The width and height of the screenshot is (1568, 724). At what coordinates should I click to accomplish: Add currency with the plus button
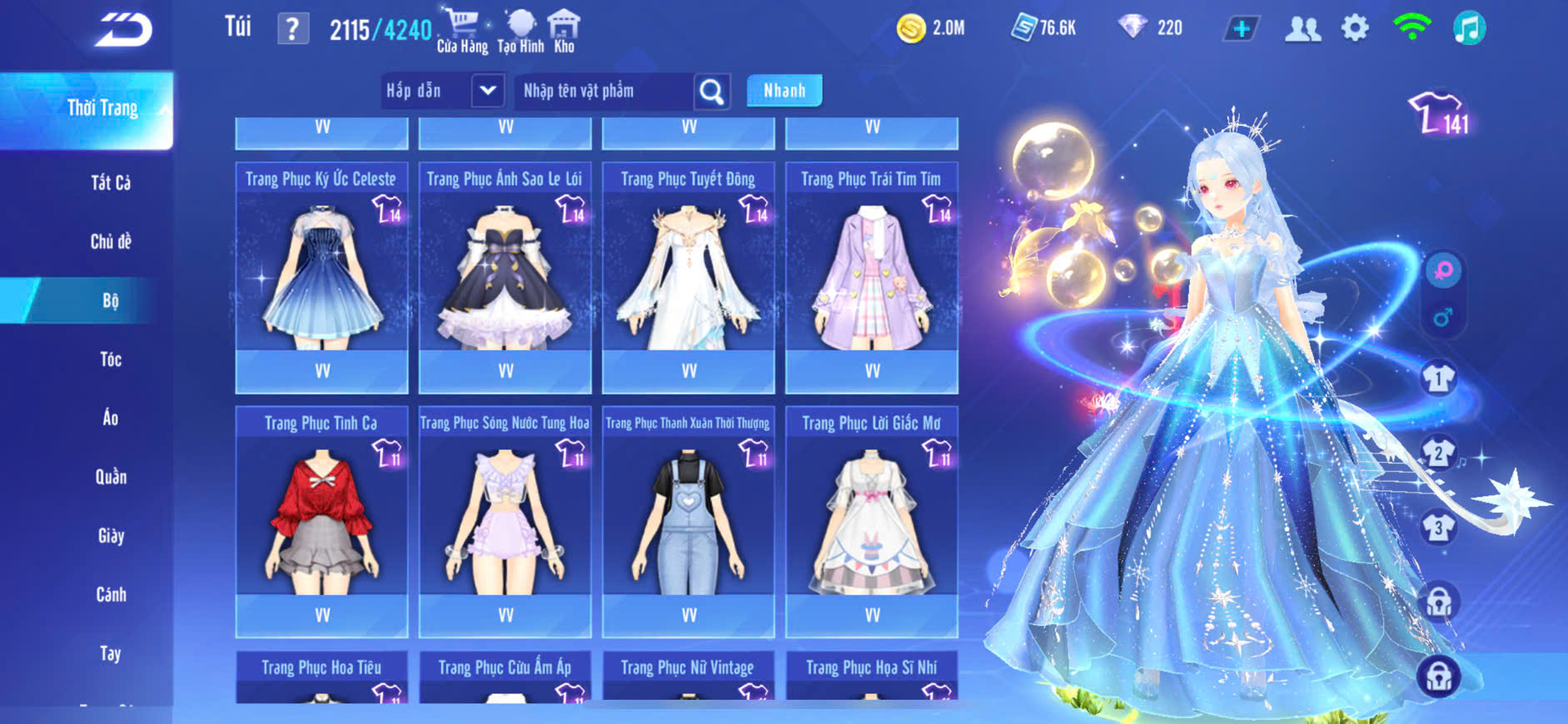[1241, 29]
